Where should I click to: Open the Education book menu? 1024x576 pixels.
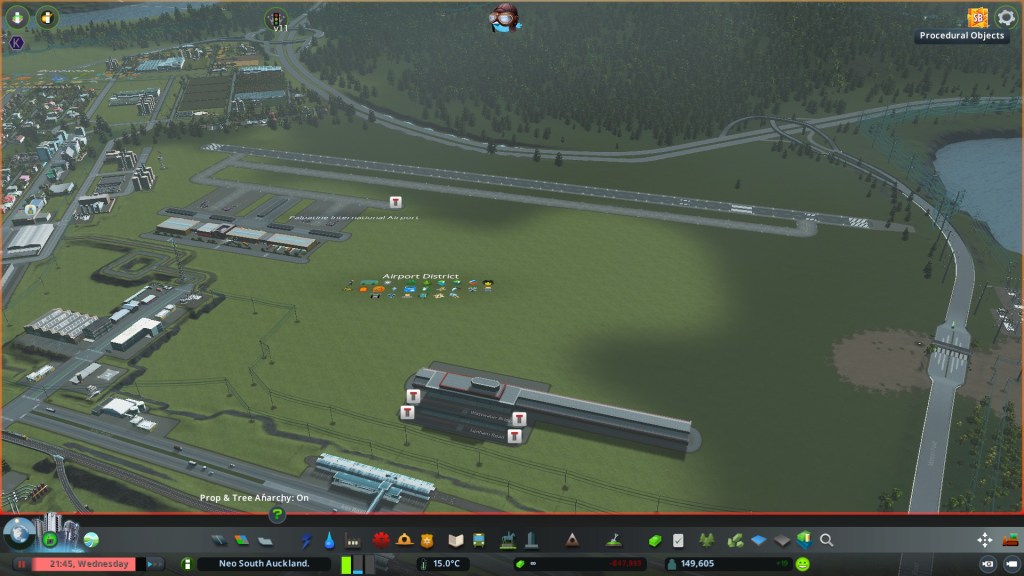(x=456, y=540)
